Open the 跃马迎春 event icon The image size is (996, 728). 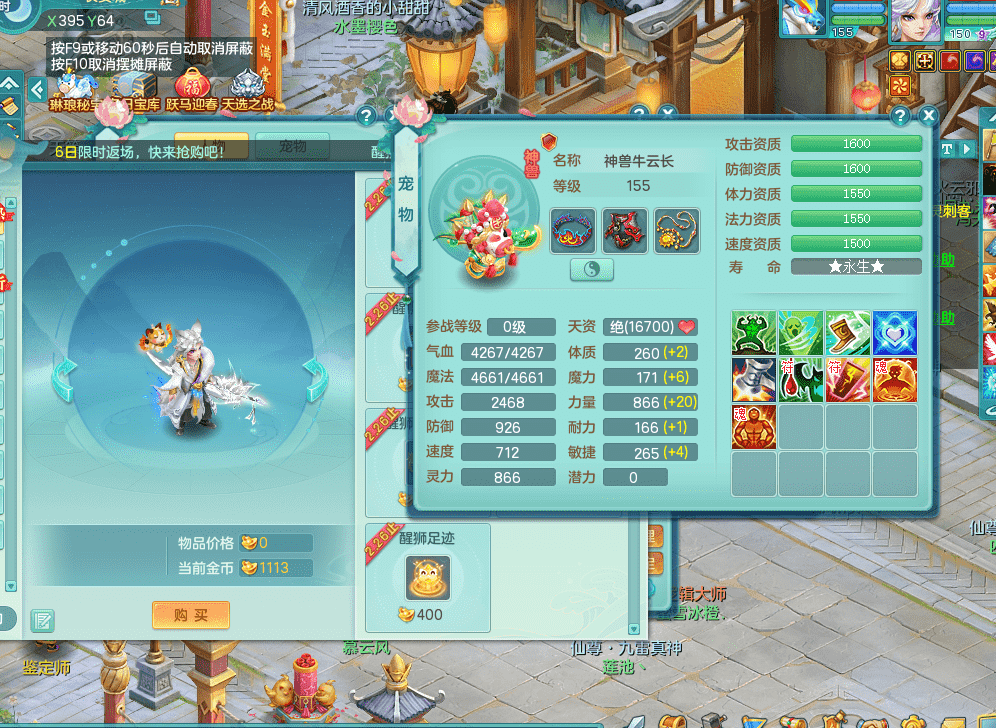pos(191,87)
